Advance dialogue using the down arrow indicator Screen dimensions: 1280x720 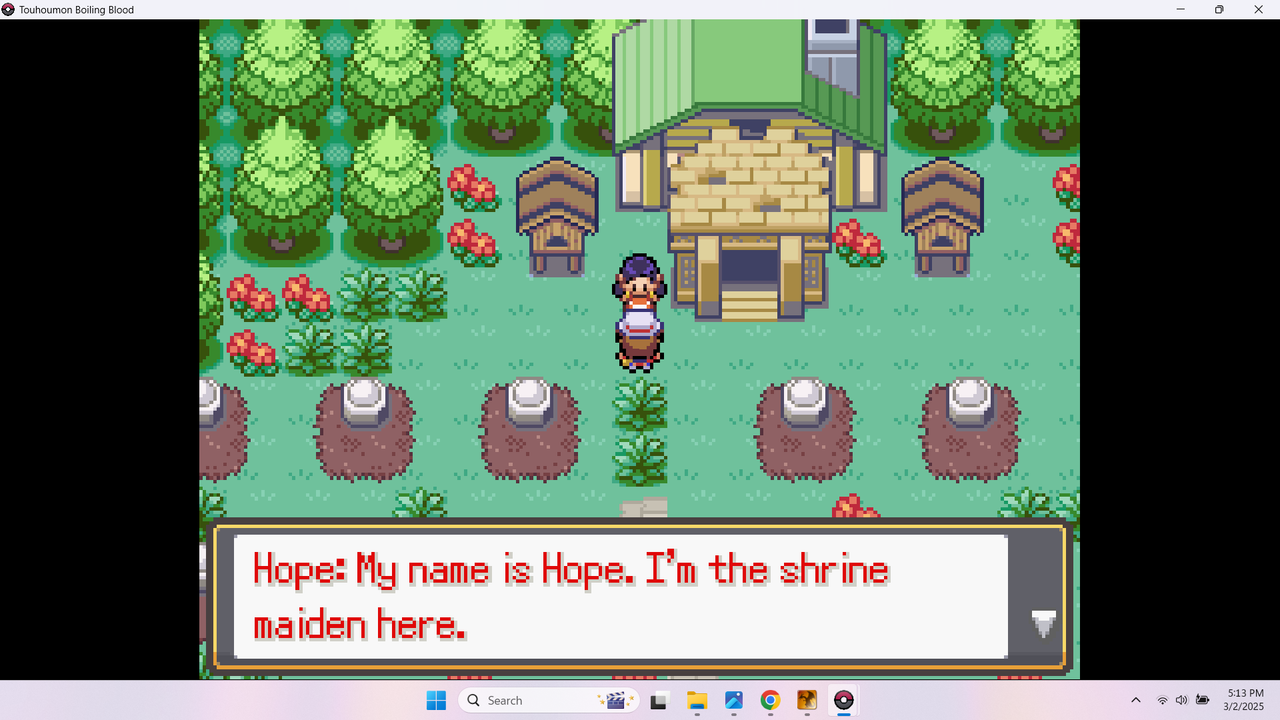tap(1044, 623)
